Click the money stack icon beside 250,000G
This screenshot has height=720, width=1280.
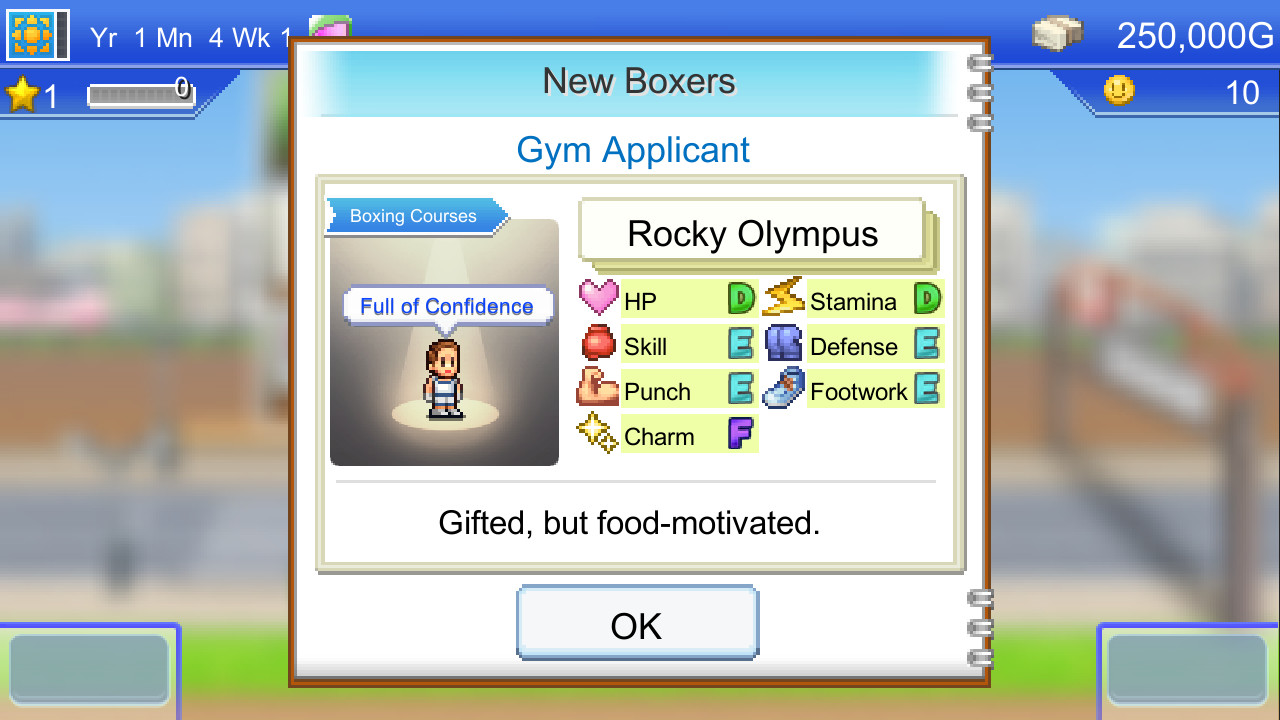coord(1057,31)
